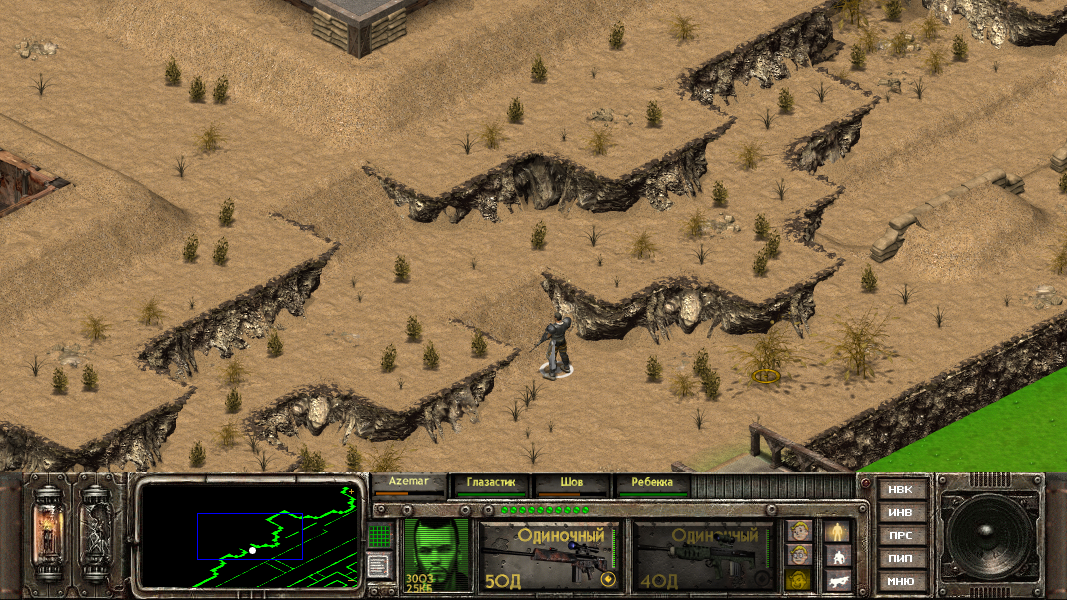Click the top Vault Boy face icon
Screen dimensions: 1067x600
click(798, 530)
